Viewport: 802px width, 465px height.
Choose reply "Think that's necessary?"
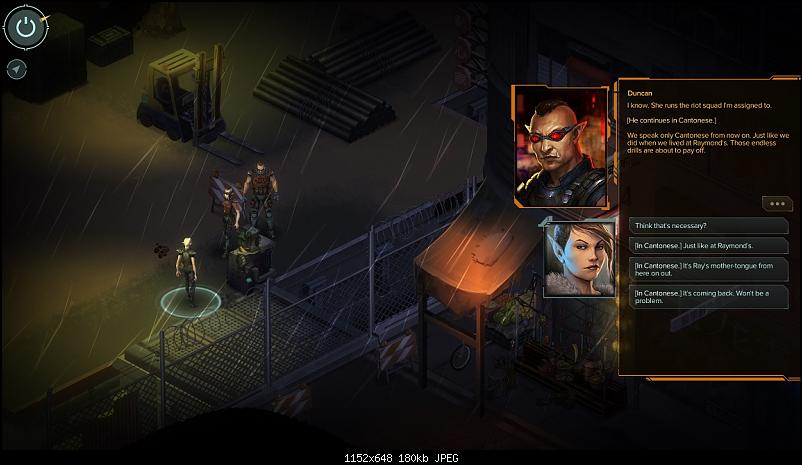(x=695, y=226)
